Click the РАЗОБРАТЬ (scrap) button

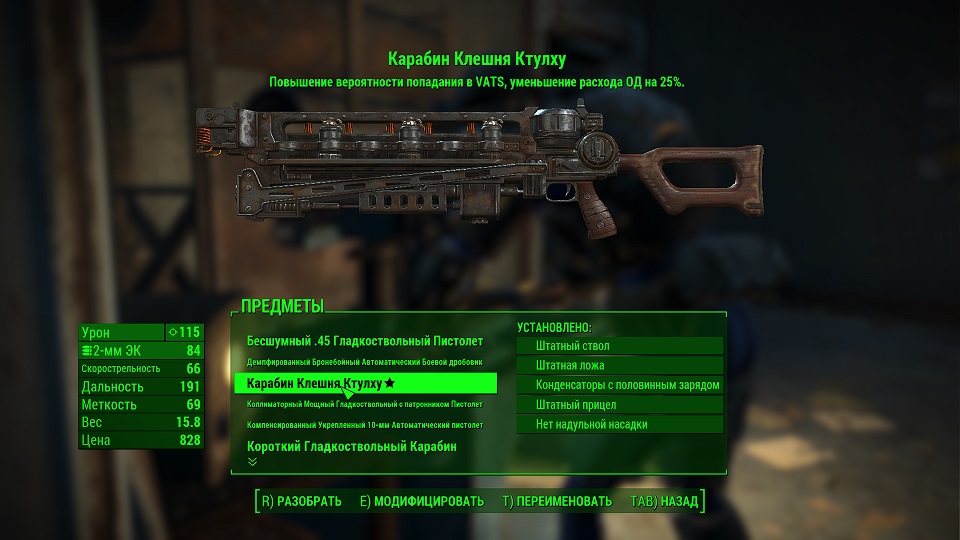[x=301, y=501]
